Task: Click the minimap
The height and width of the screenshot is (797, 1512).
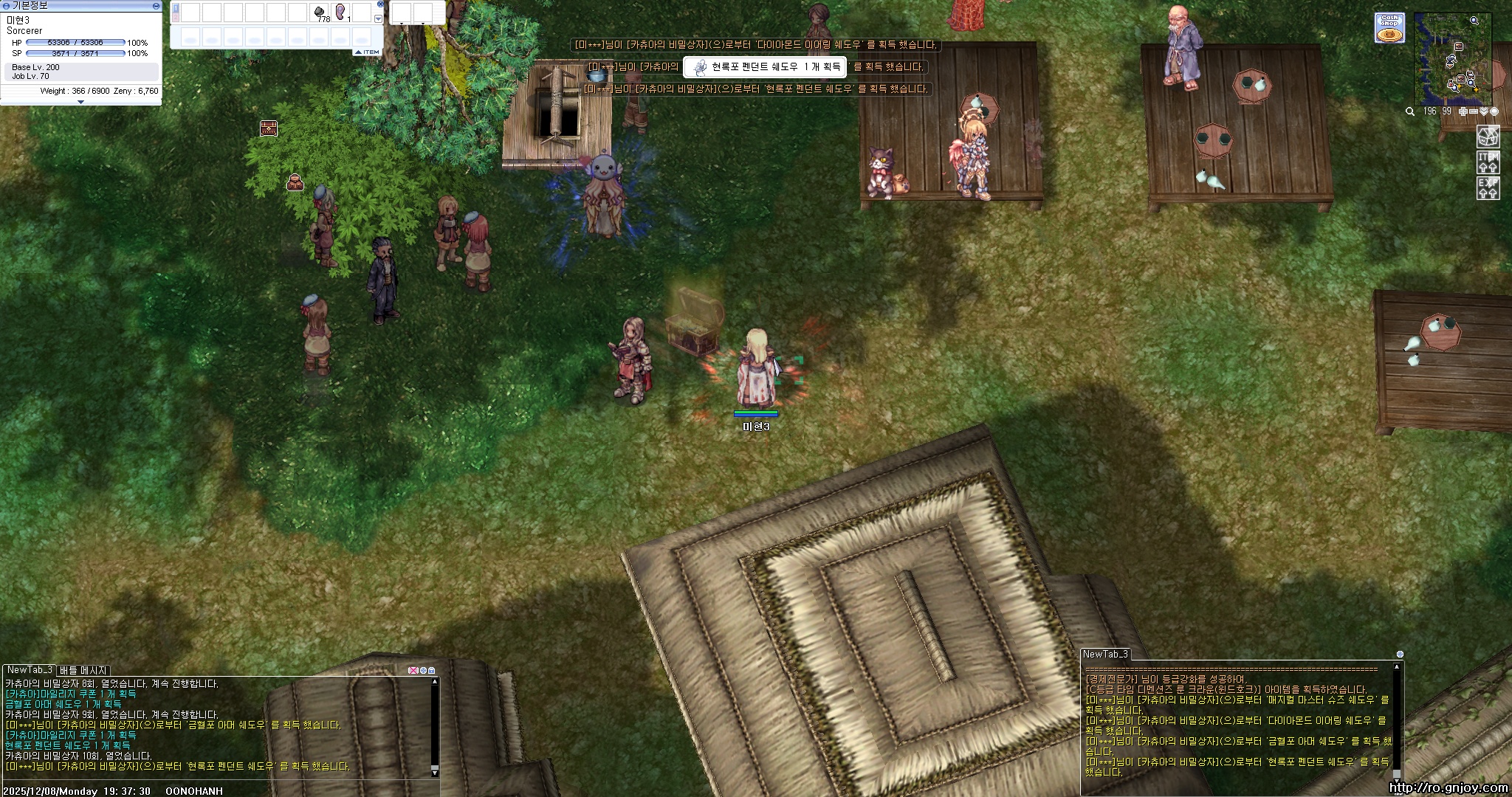Action: click(1451, 60)
